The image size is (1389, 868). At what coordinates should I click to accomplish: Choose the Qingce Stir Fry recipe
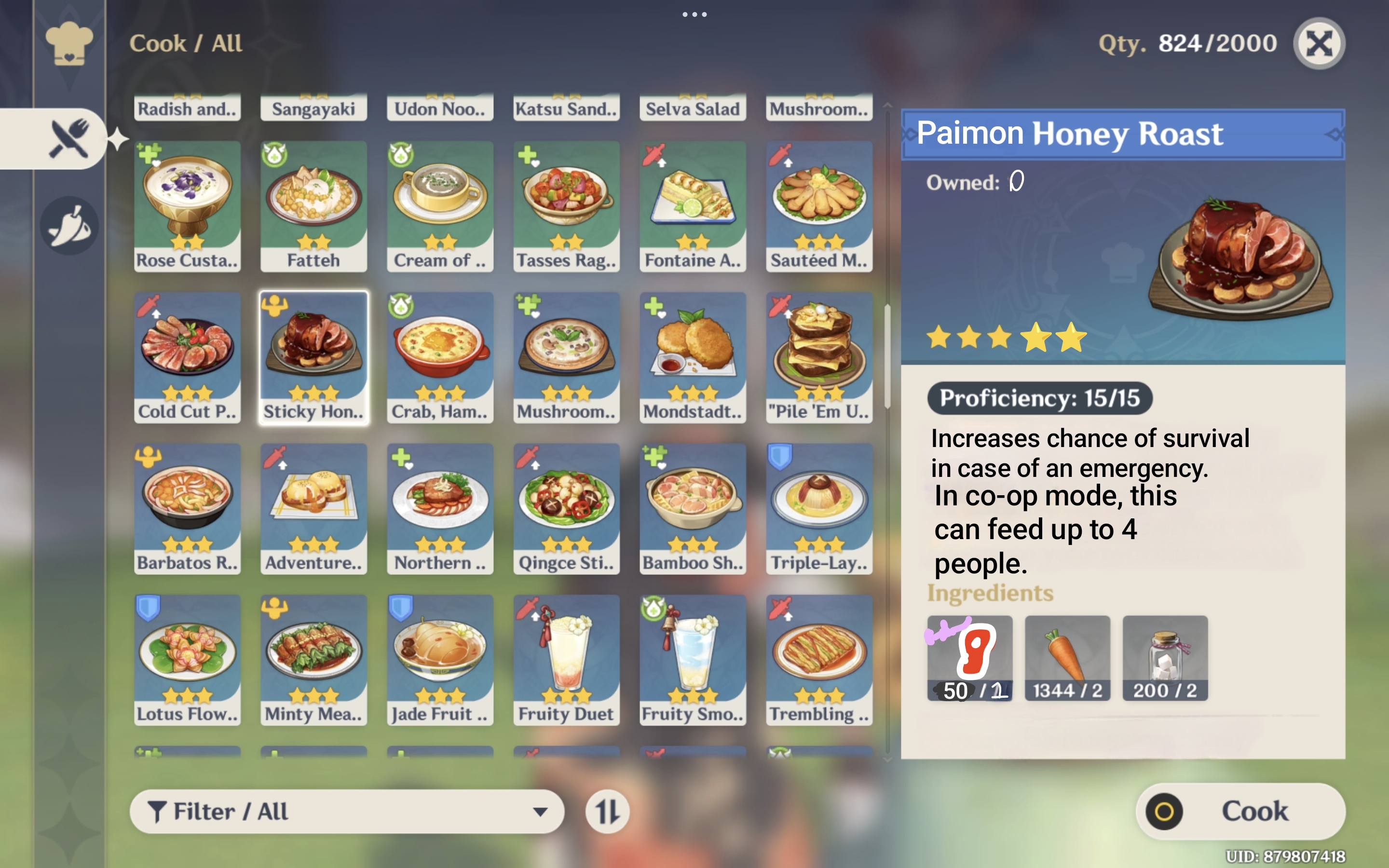[567, 509]
